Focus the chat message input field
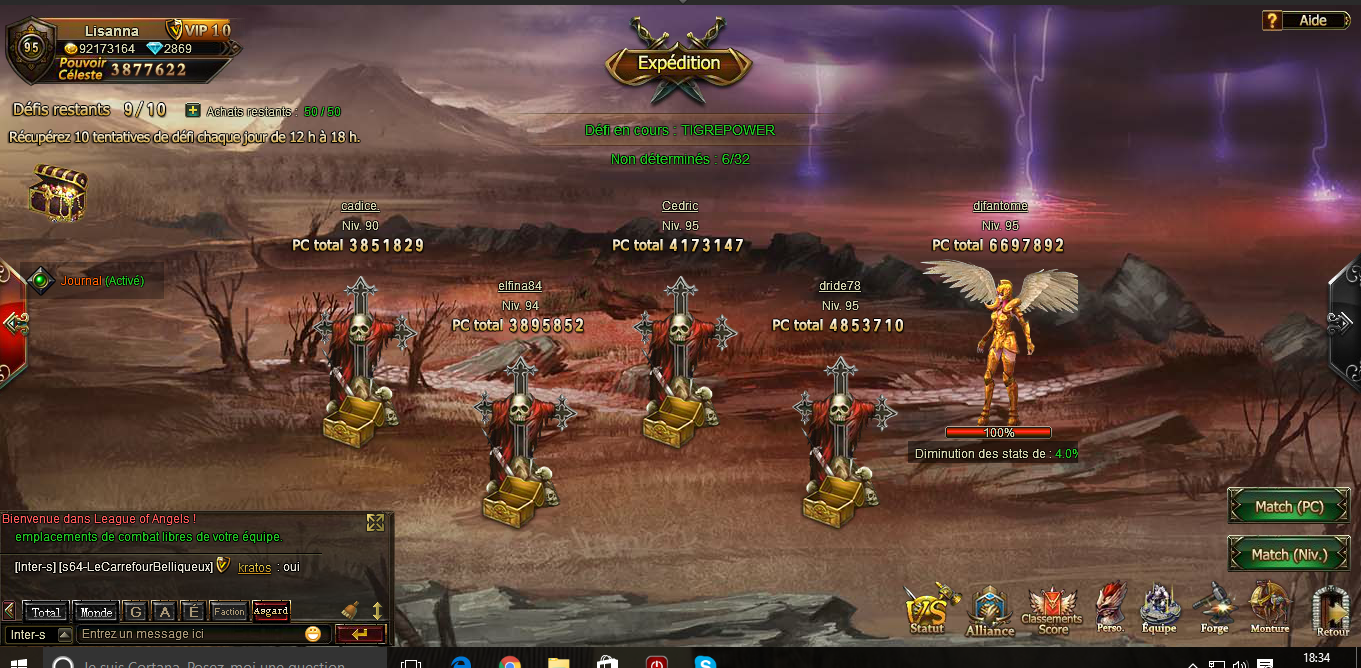Image resolution: width=1361 pixels, height=668 pixels. click(190, 634)
